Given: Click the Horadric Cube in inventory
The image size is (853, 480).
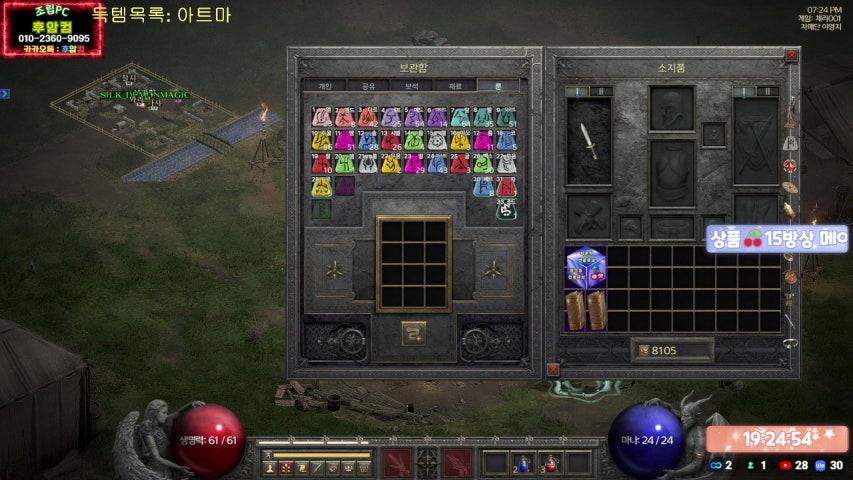Looking at the screenshot, I should (x=585, y=268).
